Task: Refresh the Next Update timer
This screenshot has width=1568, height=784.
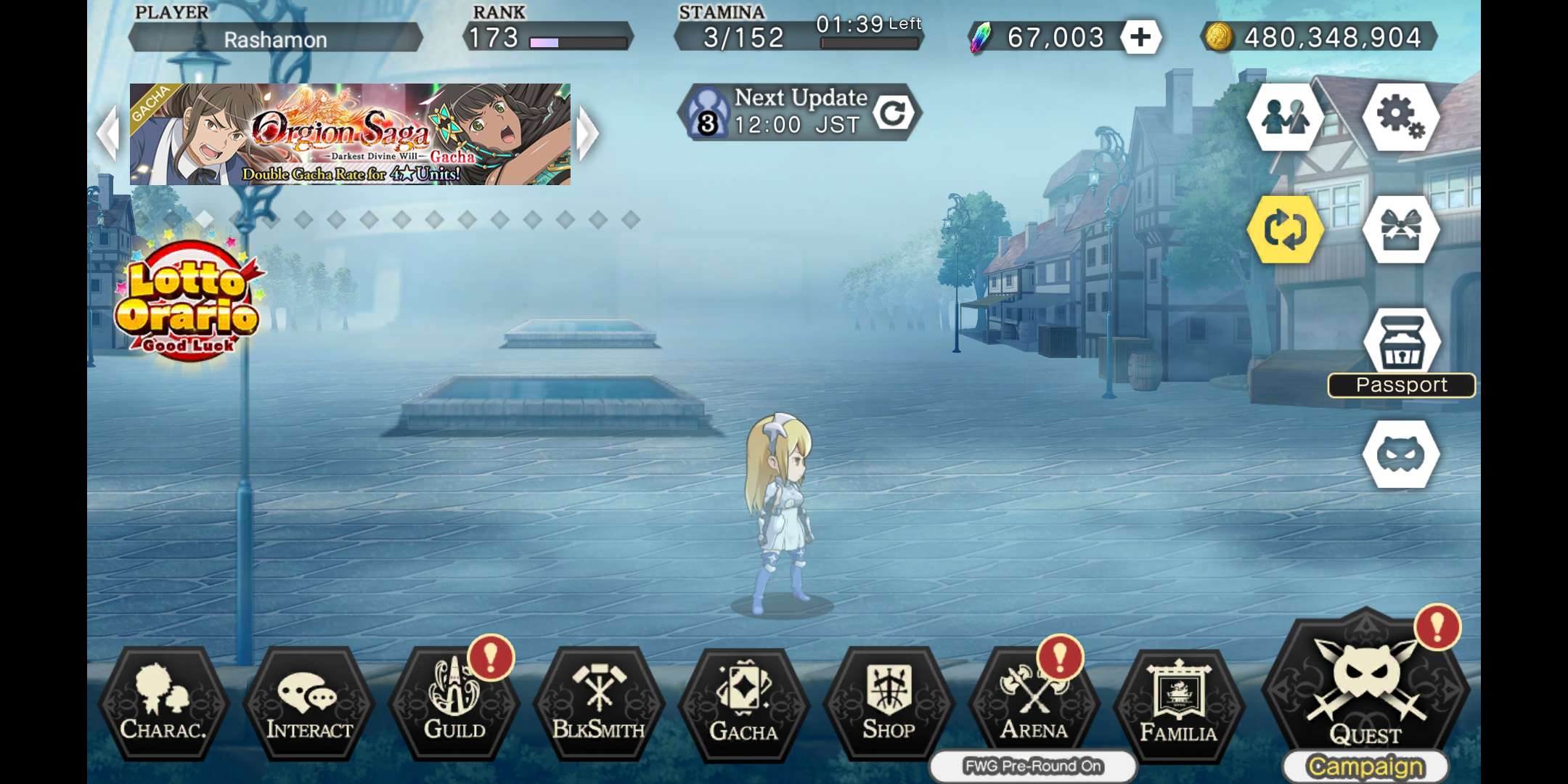Action: [893, 113]
